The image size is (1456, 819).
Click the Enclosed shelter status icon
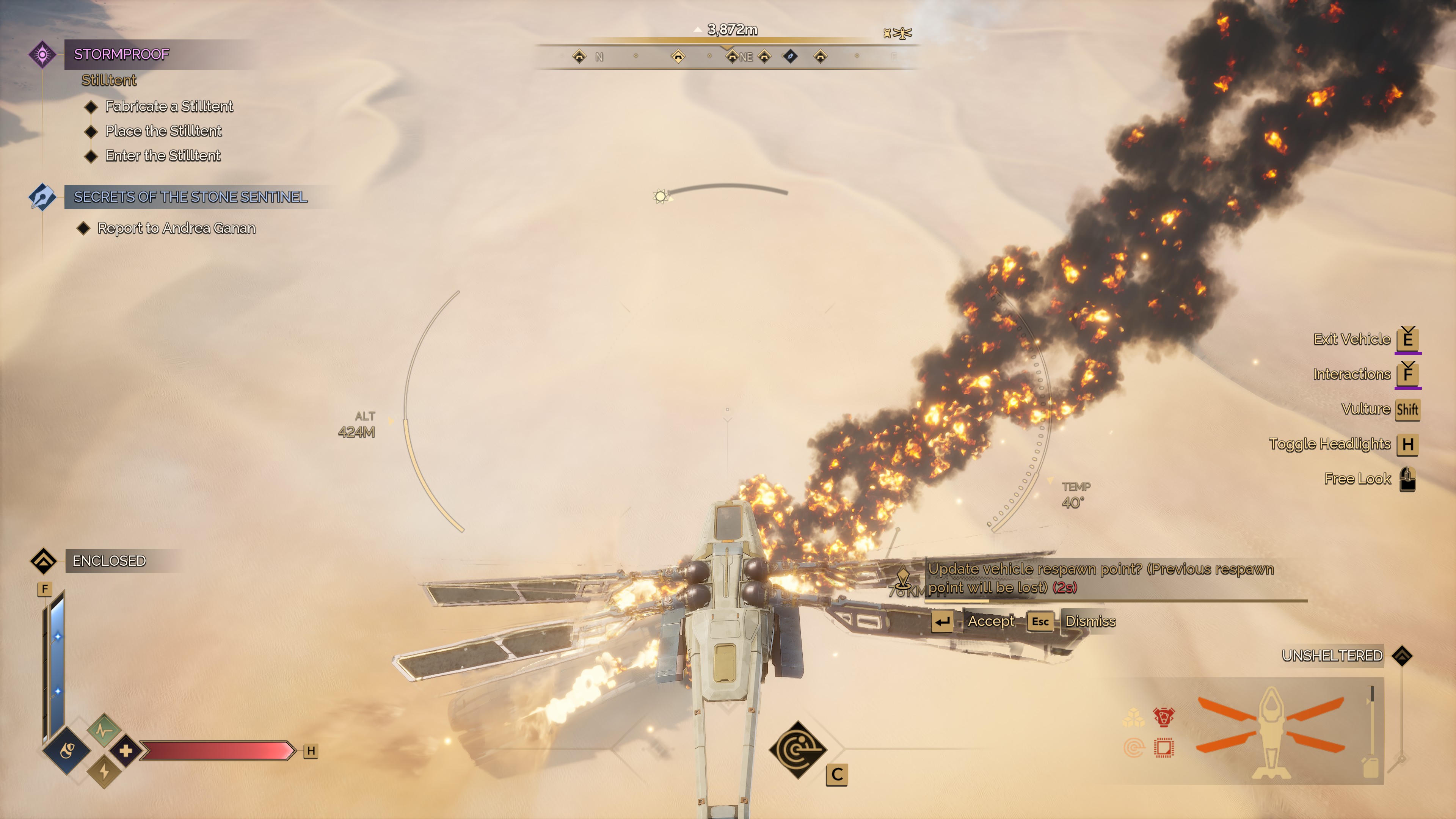[x=44, y=561]
